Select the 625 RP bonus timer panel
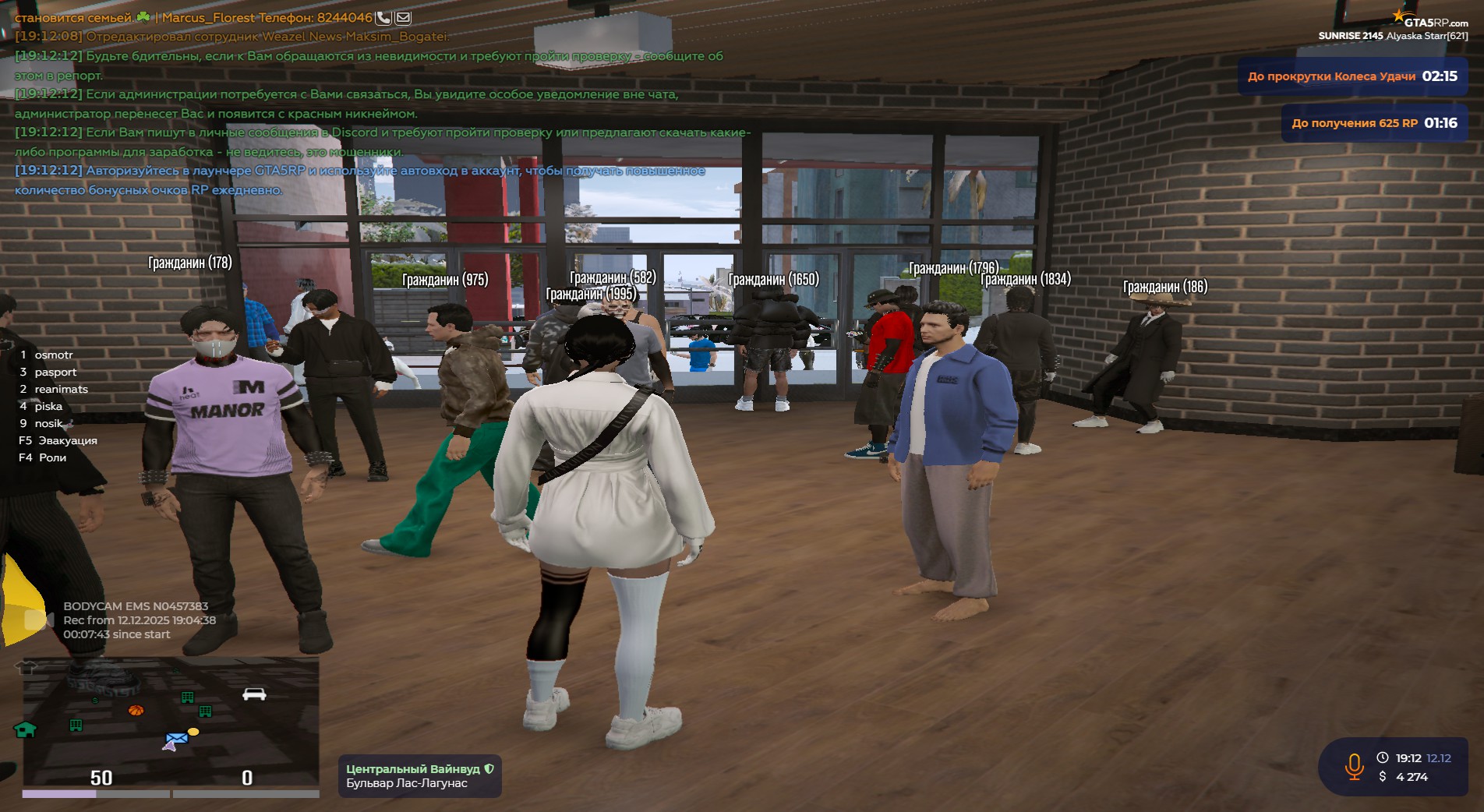Screen dimensions: 1484x812 click(1374, 123)
